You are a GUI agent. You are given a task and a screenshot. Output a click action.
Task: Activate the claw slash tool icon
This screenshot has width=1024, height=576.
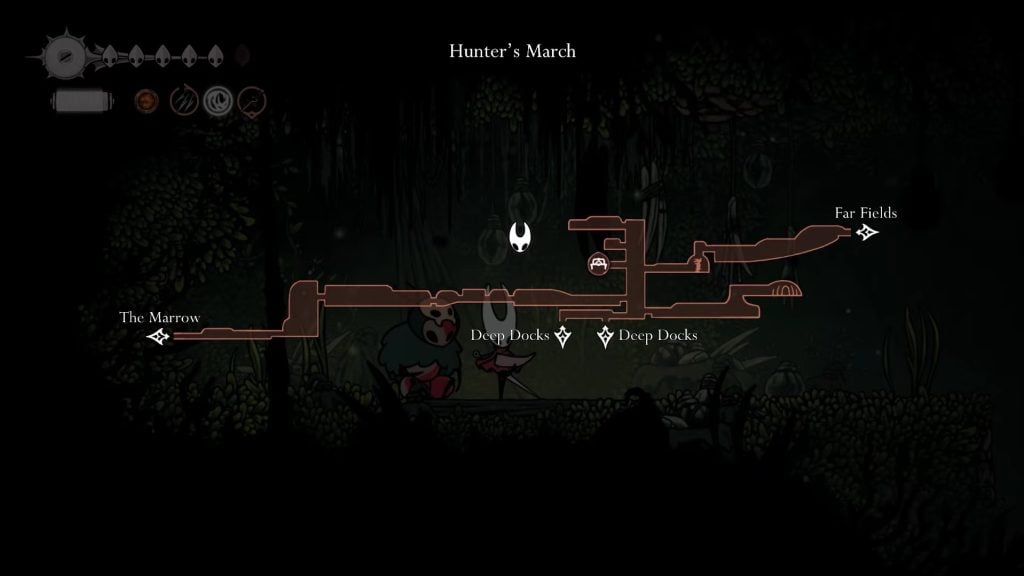183,100
